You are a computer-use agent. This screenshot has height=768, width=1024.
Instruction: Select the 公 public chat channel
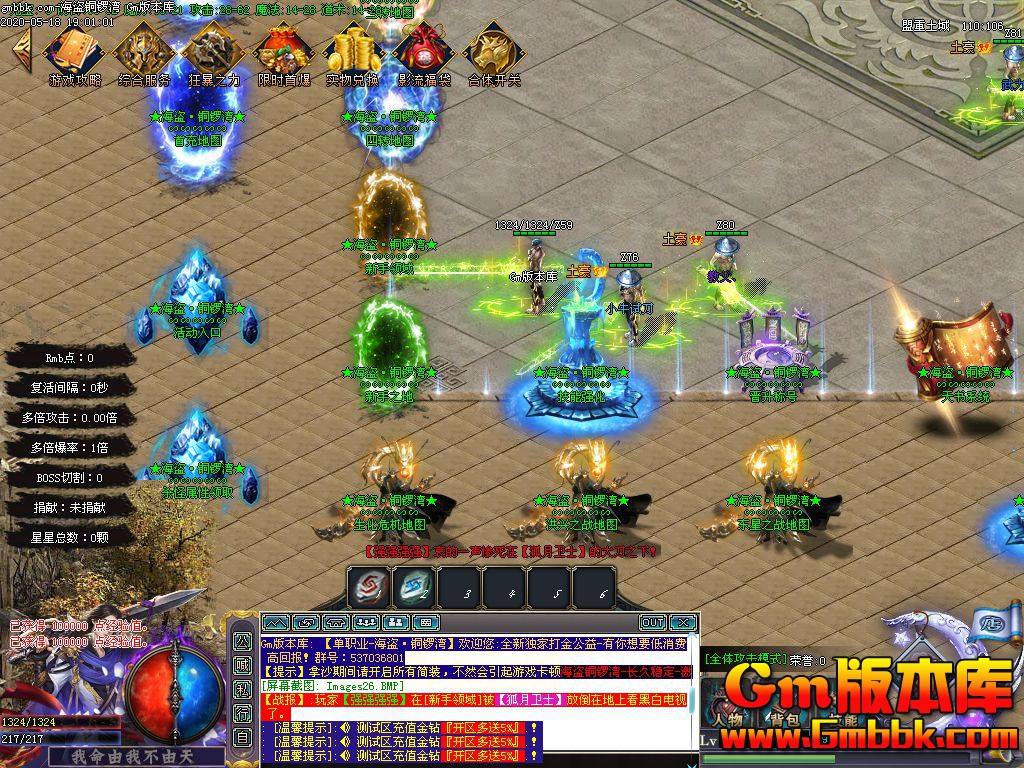(243, 641)
